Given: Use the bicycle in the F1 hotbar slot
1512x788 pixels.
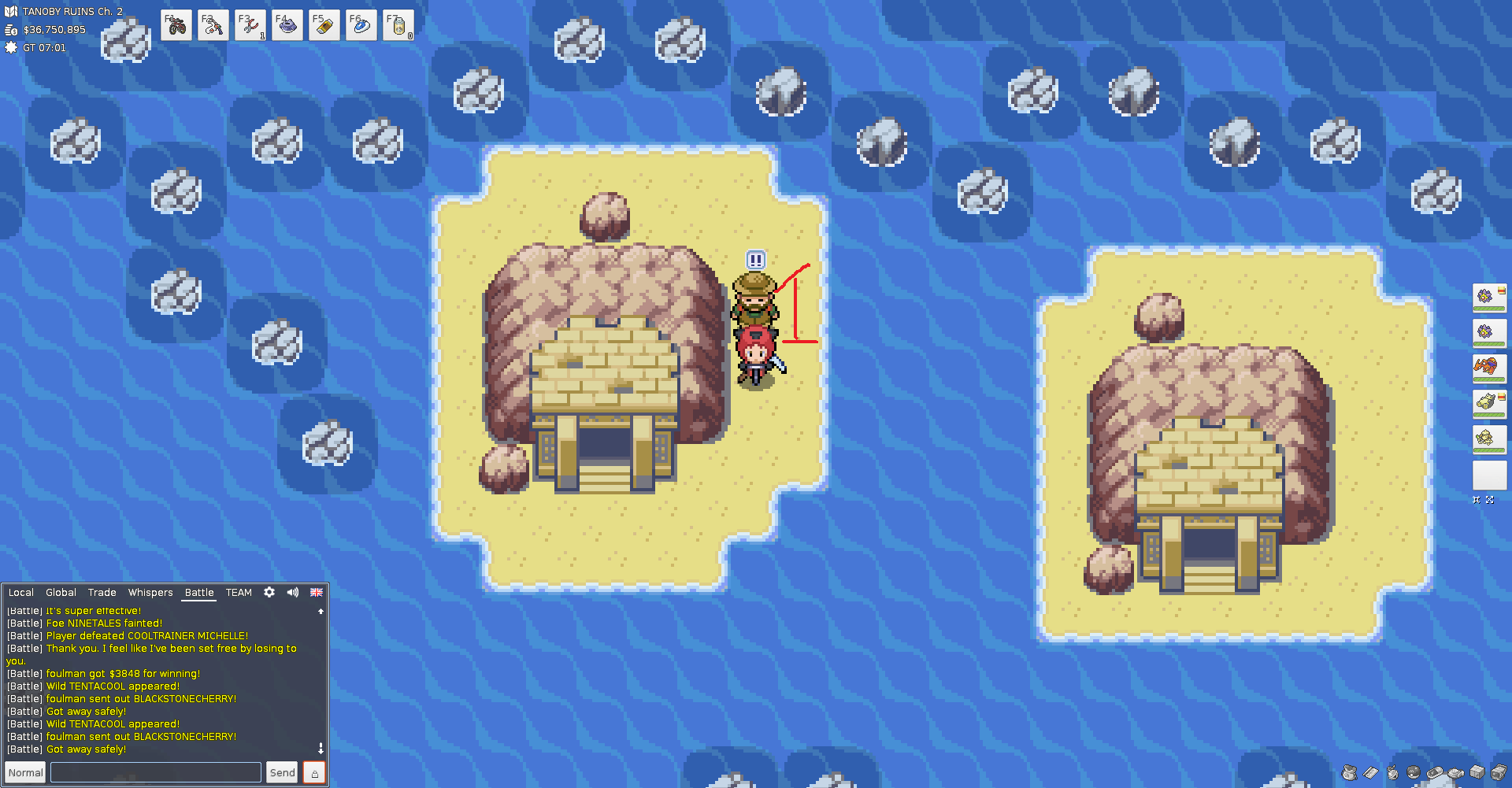Looking at the screenshot, I should tap(176, 26).
